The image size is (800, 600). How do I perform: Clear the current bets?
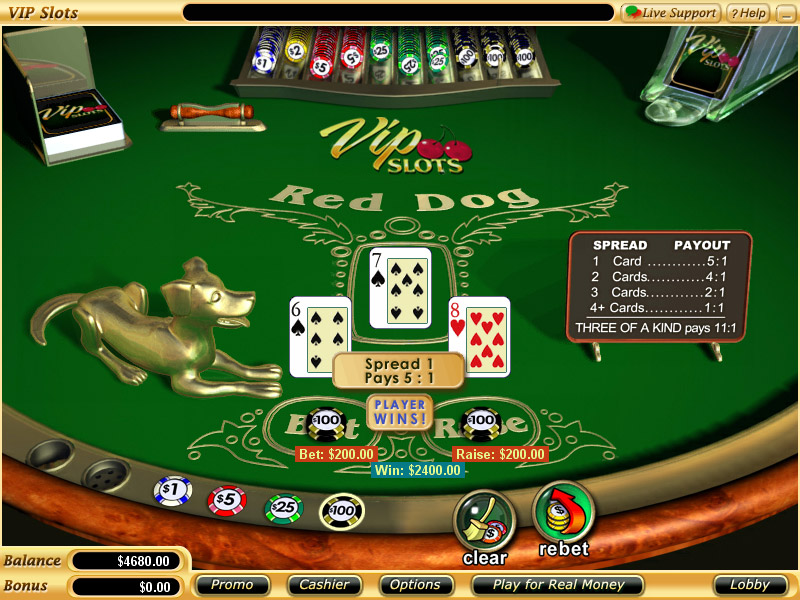point(484,520)
